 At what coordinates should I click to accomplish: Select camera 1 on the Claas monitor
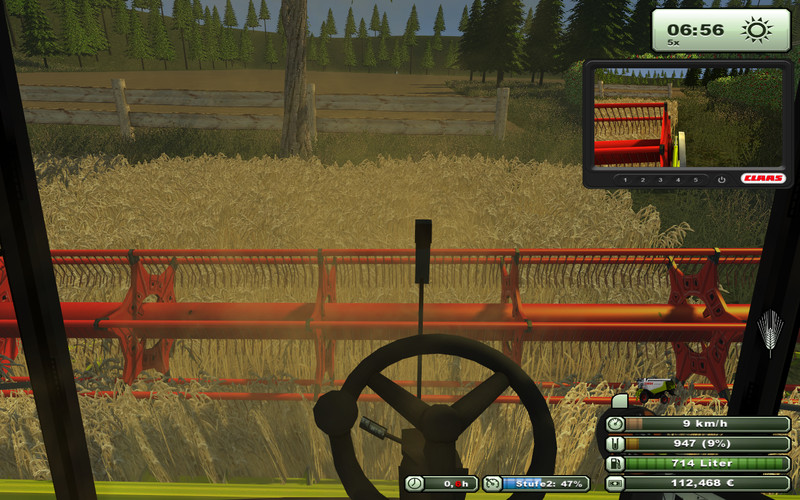click(x=627, y=180)
